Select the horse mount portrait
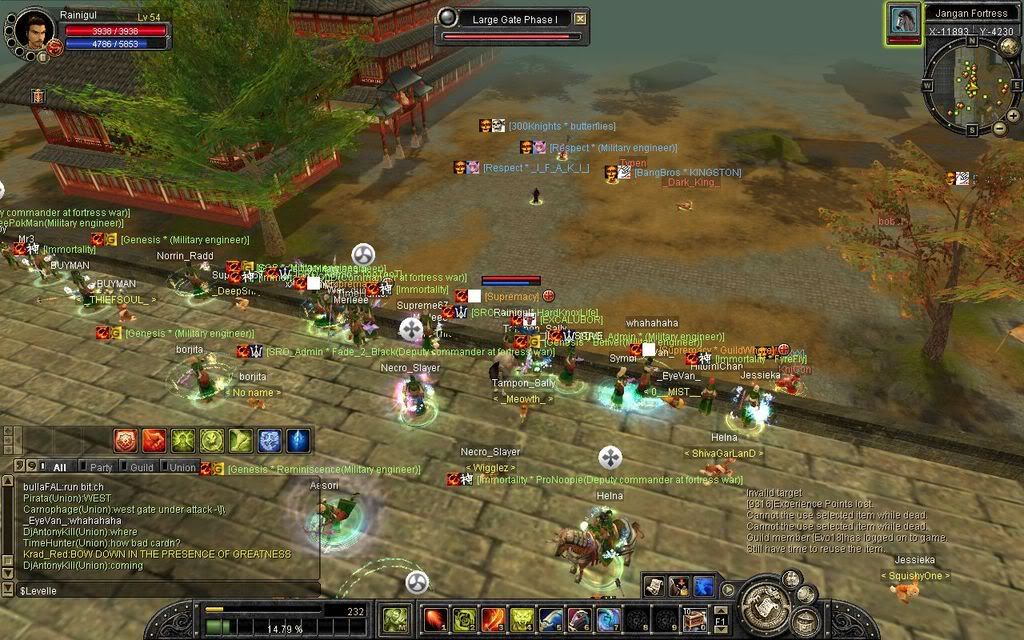Image resolution: width=1024 pixels, height=640 pixels. (904, 22)
